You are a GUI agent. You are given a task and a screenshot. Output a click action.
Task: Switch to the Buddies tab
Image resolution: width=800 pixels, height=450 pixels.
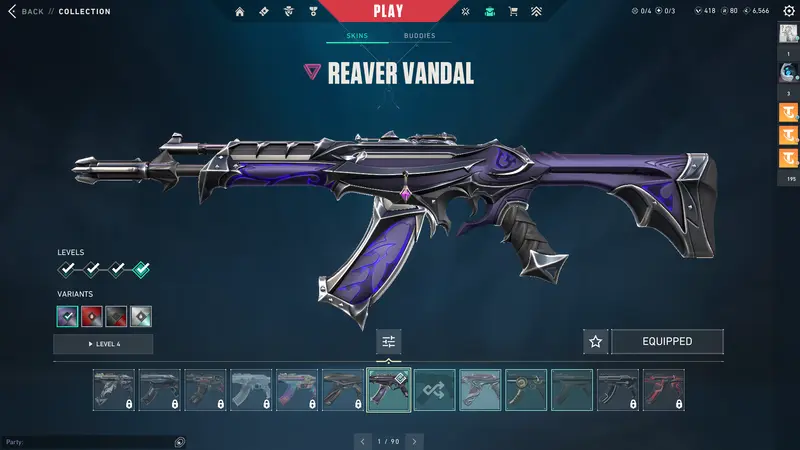click(420, 36)
